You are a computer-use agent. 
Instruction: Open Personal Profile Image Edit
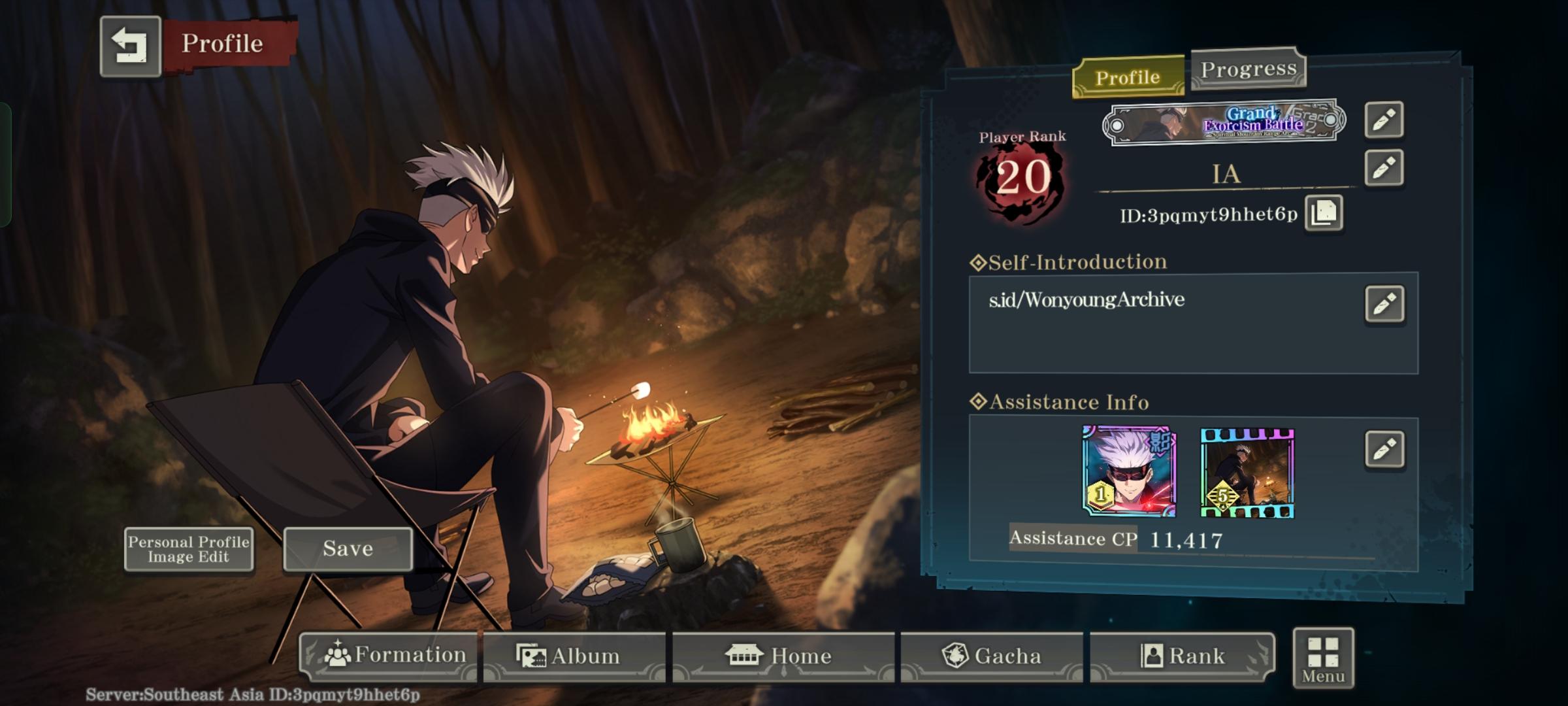point(189,549)
